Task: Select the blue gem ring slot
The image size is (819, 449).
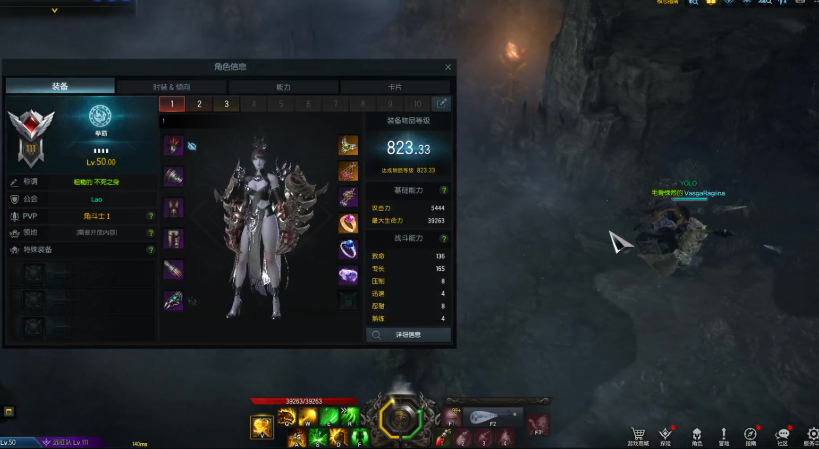Action: pyautogui.click(x=348, y=249)
